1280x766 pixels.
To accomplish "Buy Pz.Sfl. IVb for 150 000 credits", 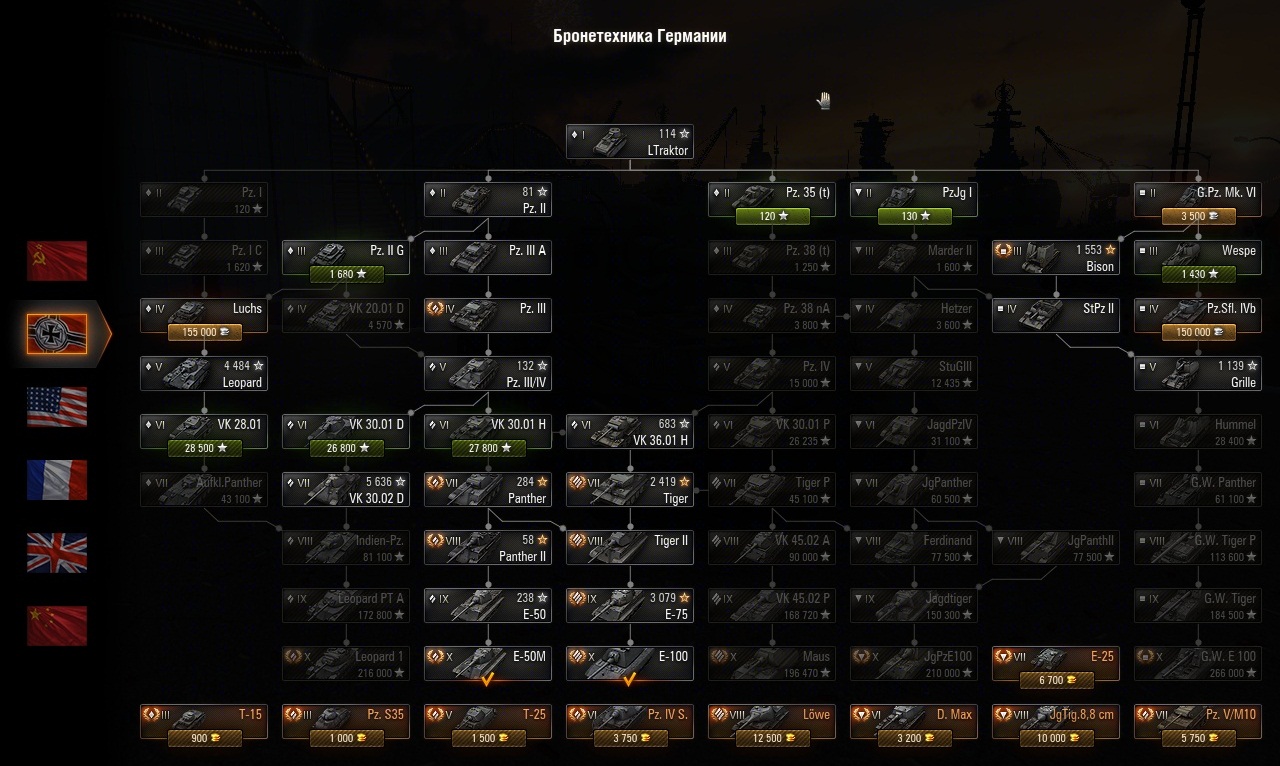I will coord(1197,332).
